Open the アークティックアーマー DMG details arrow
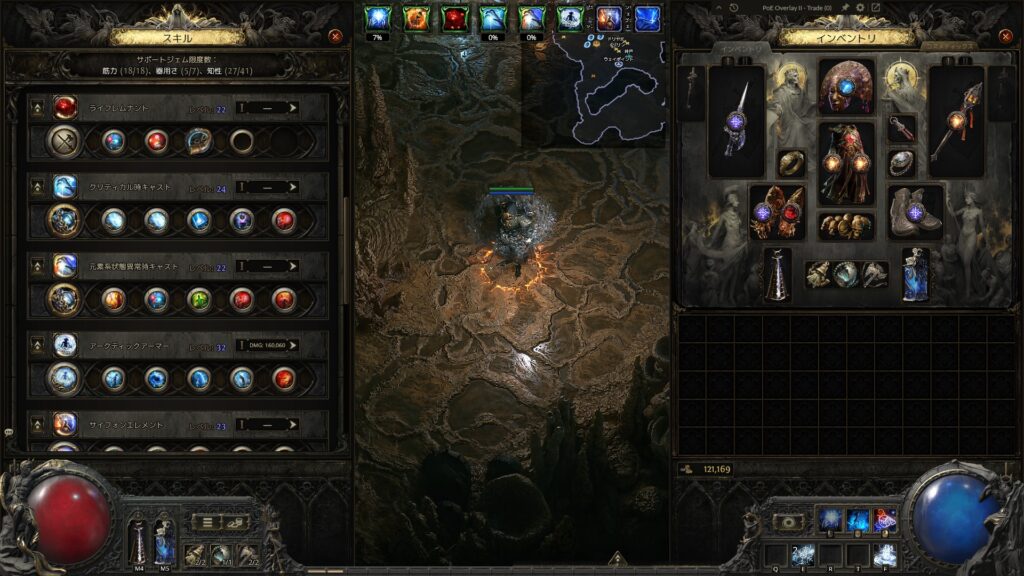This screenshot has width=1024, height=576. click(293, 346)
